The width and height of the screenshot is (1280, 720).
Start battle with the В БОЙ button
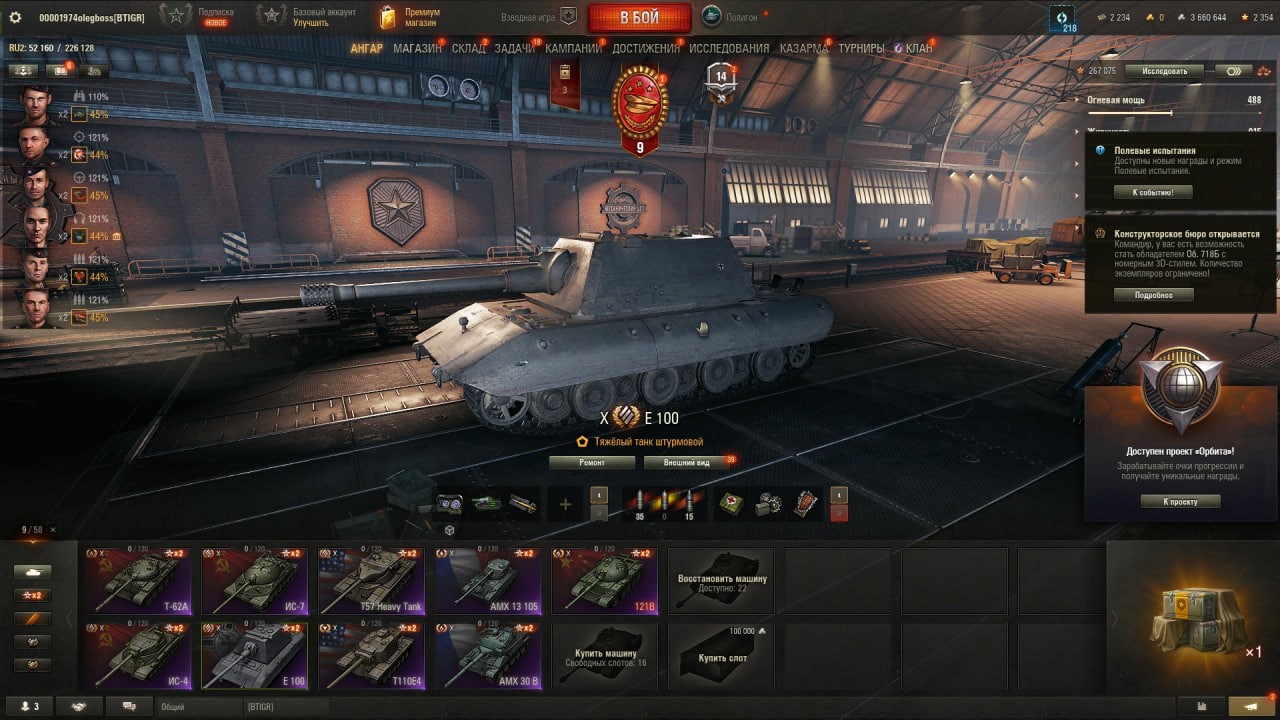point(639,18)
